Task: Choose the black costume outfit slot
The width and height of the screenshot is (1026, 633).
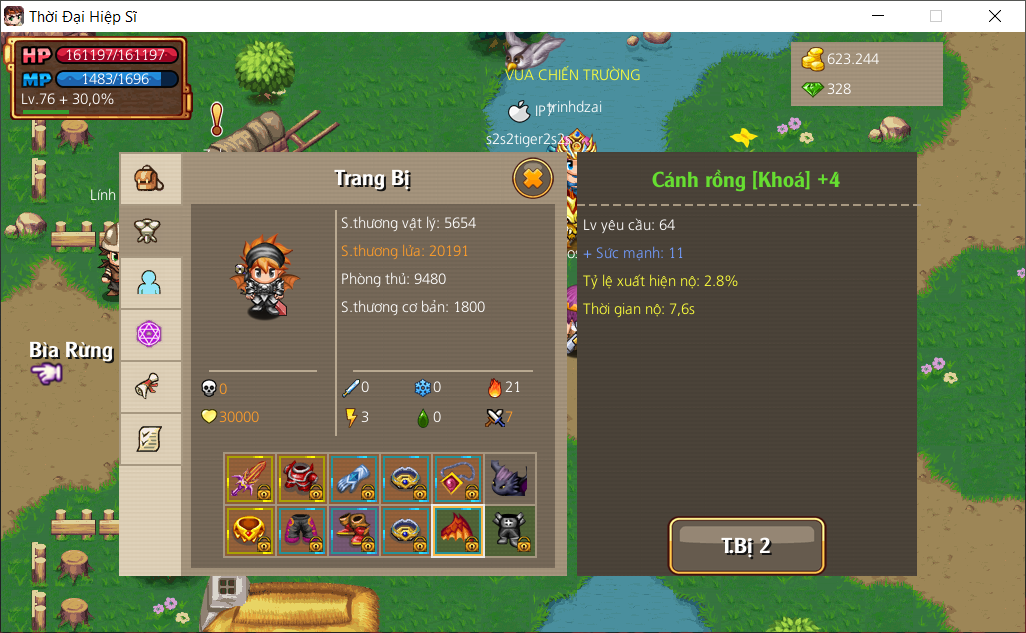Action: [510, 531]
